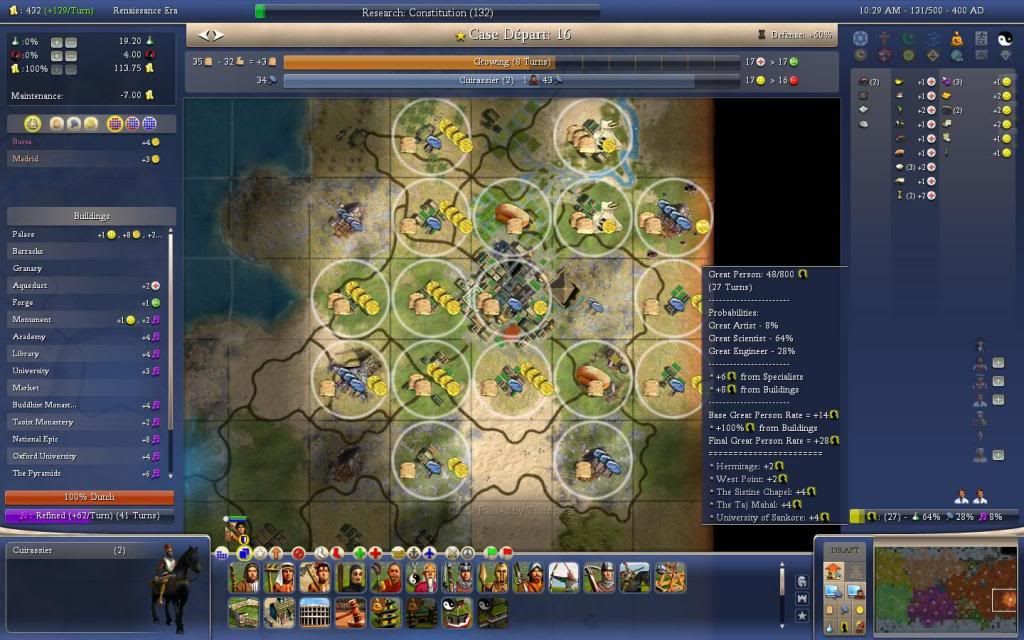Screen dimensions: 1024x640
Task: Click the Research Constitution progress bar
Action: [x=427, y=13]
